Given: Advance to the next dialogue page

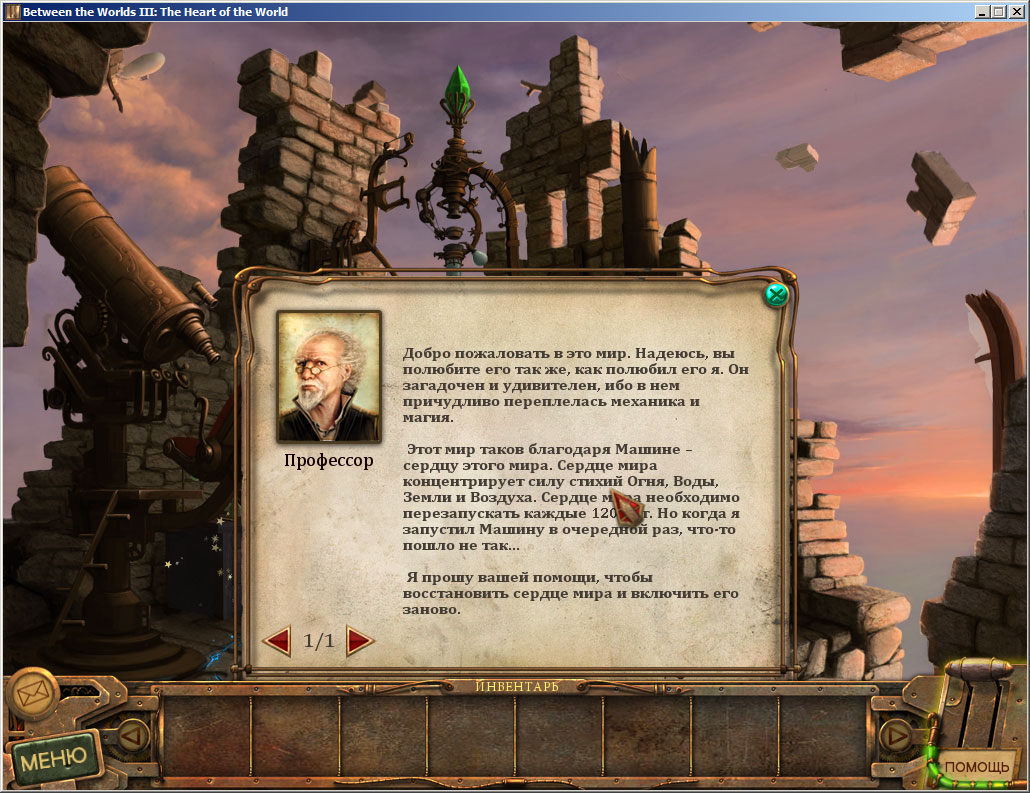Looking at the screenshot, I should 360,640.
